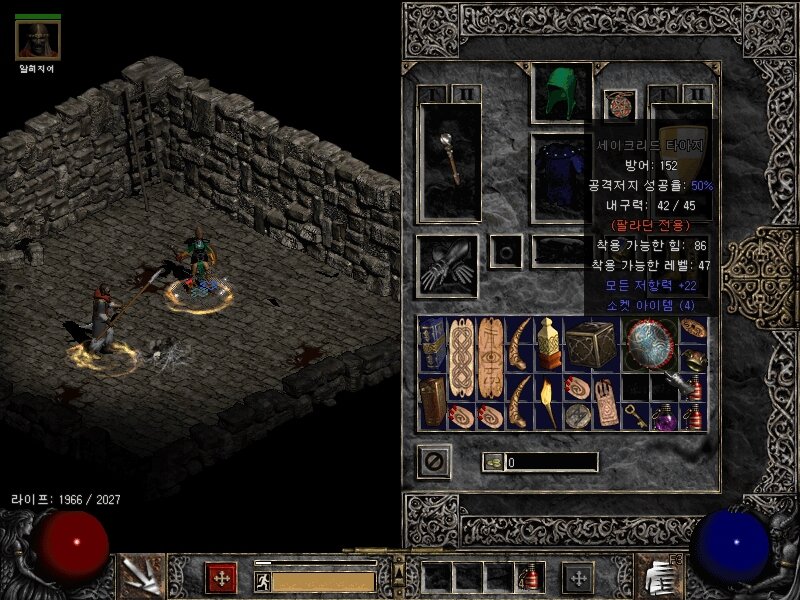Viewport: 800px width, 600px height.
Task: Select the purple potion in inventory
Action: click(663, 417)
